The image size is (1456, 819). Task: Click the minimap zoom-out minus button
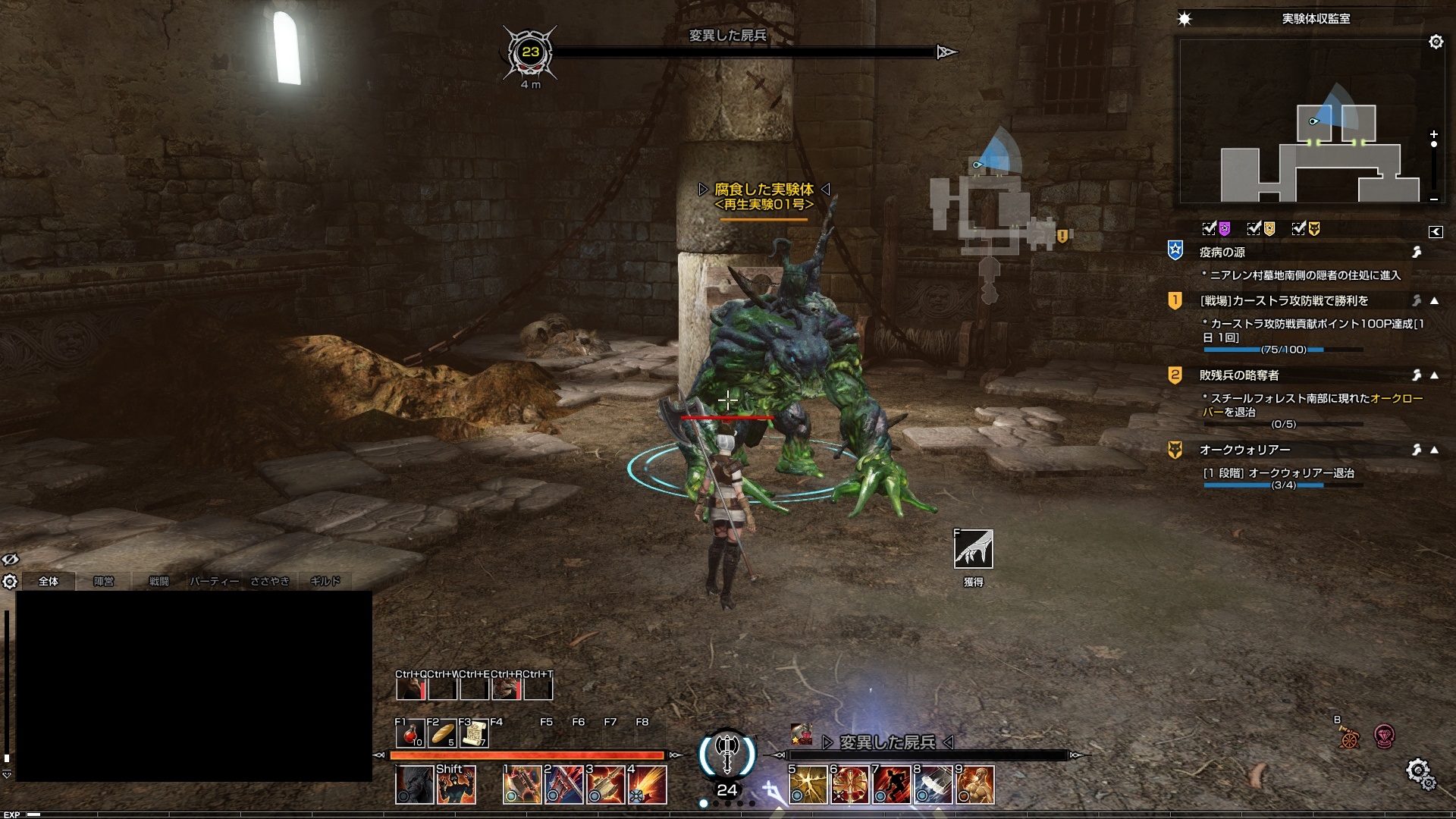(x=1433, y=199)
